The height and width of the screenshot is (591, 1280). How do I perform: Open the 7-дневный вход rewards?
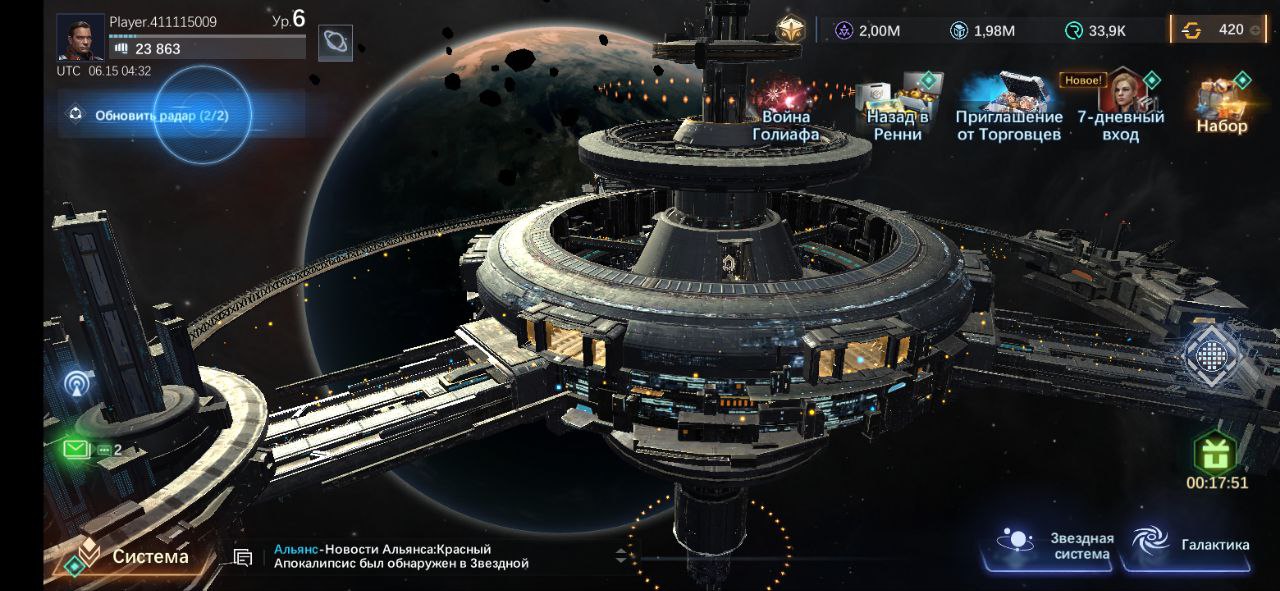coord(1121,109)
